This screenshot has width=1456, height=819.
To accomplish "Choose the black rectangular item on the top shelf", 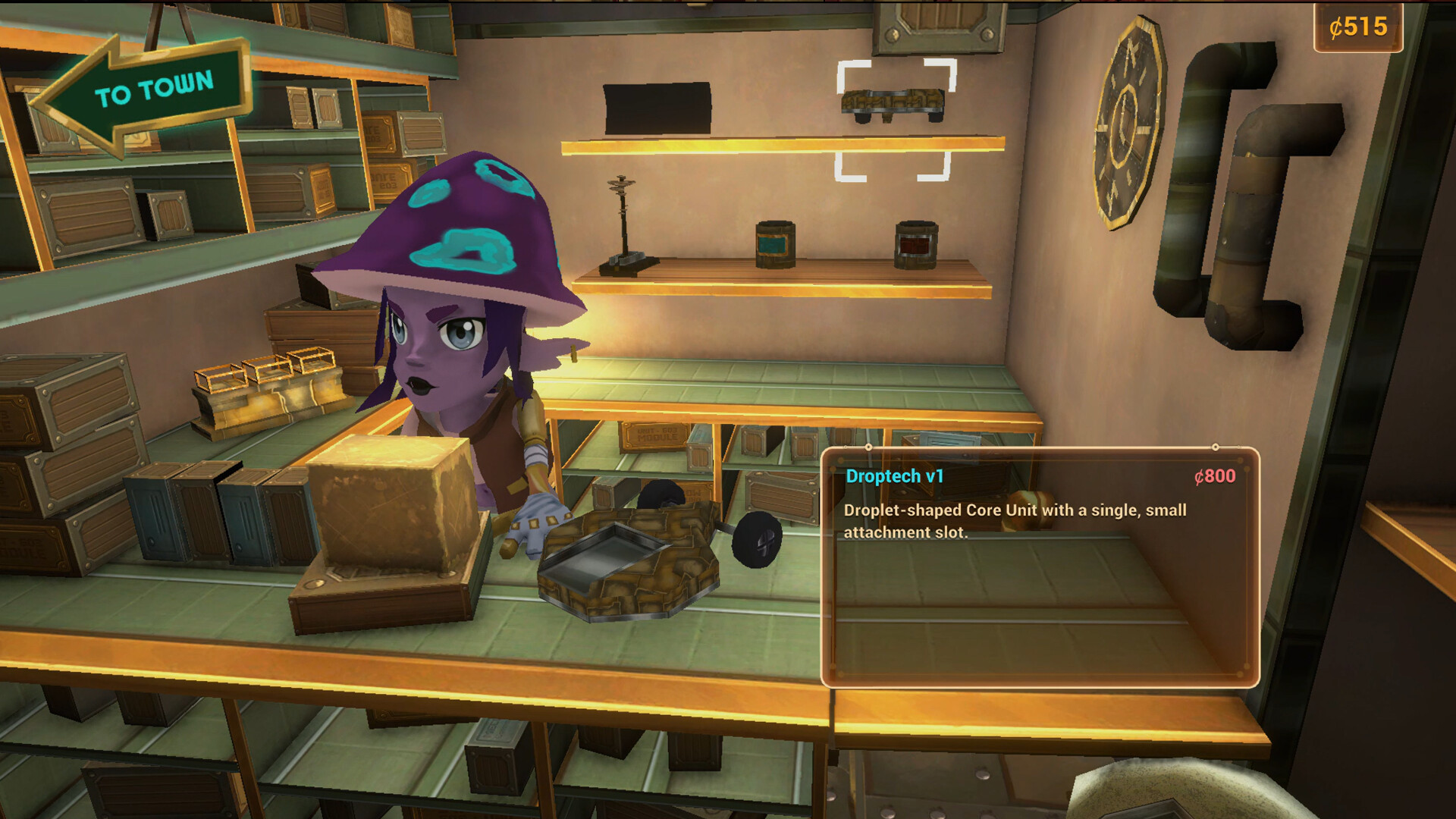I will pos(657,108).
